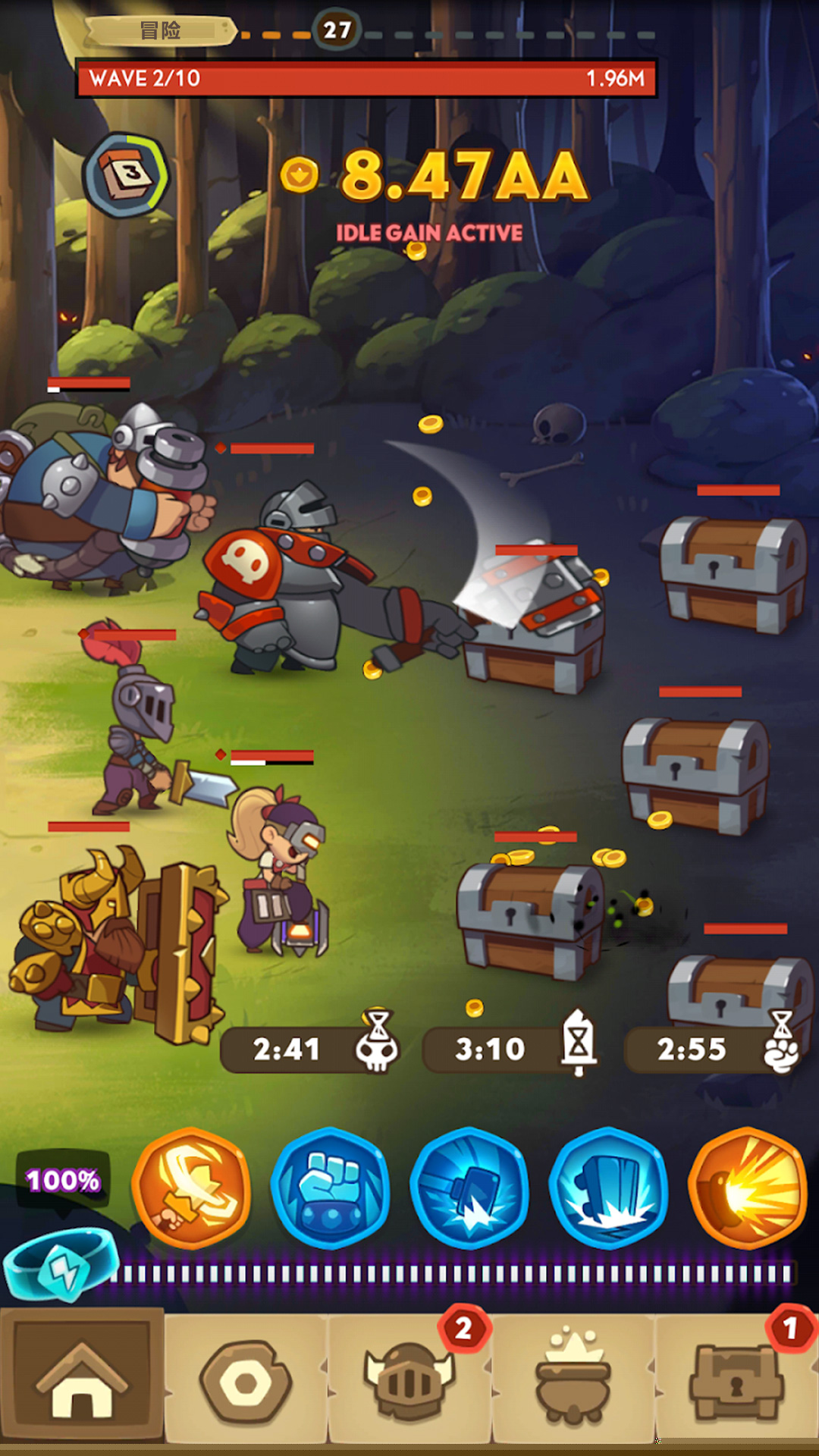Tap the stage 27 progress marker

337,30
